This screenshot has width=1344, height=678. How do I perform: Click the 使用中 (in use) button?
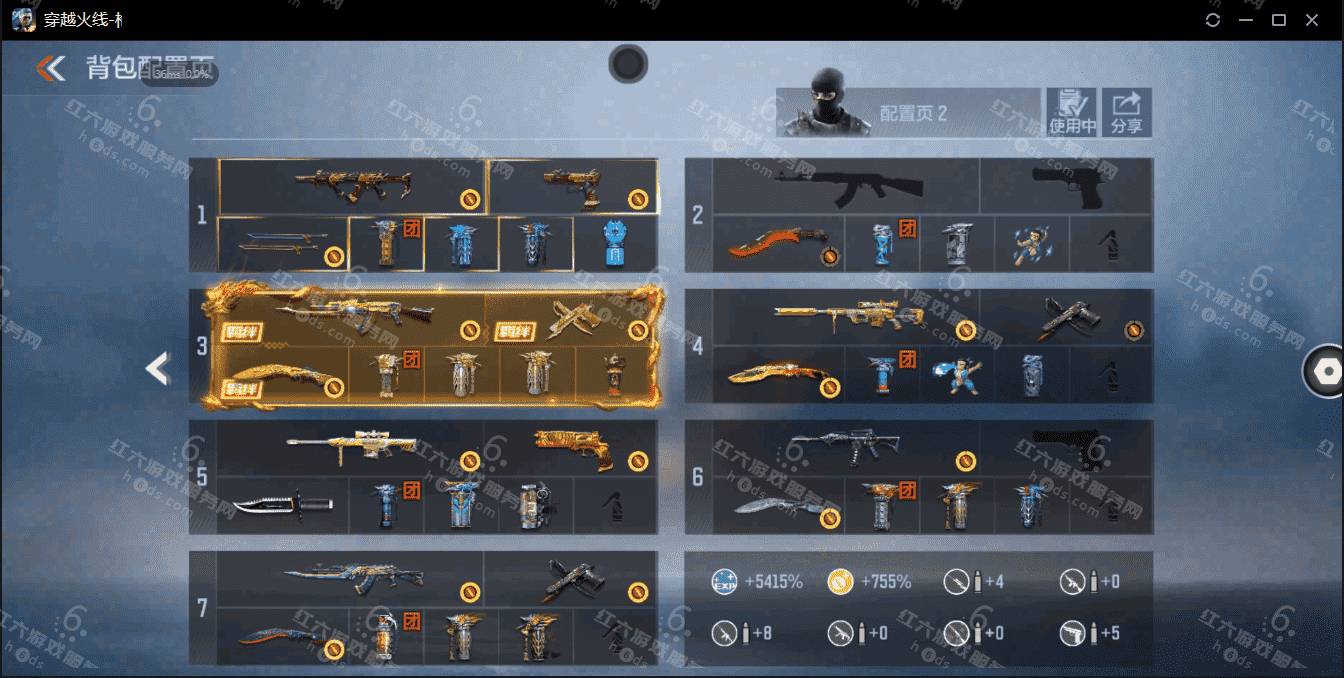(x=1071, y=112)
